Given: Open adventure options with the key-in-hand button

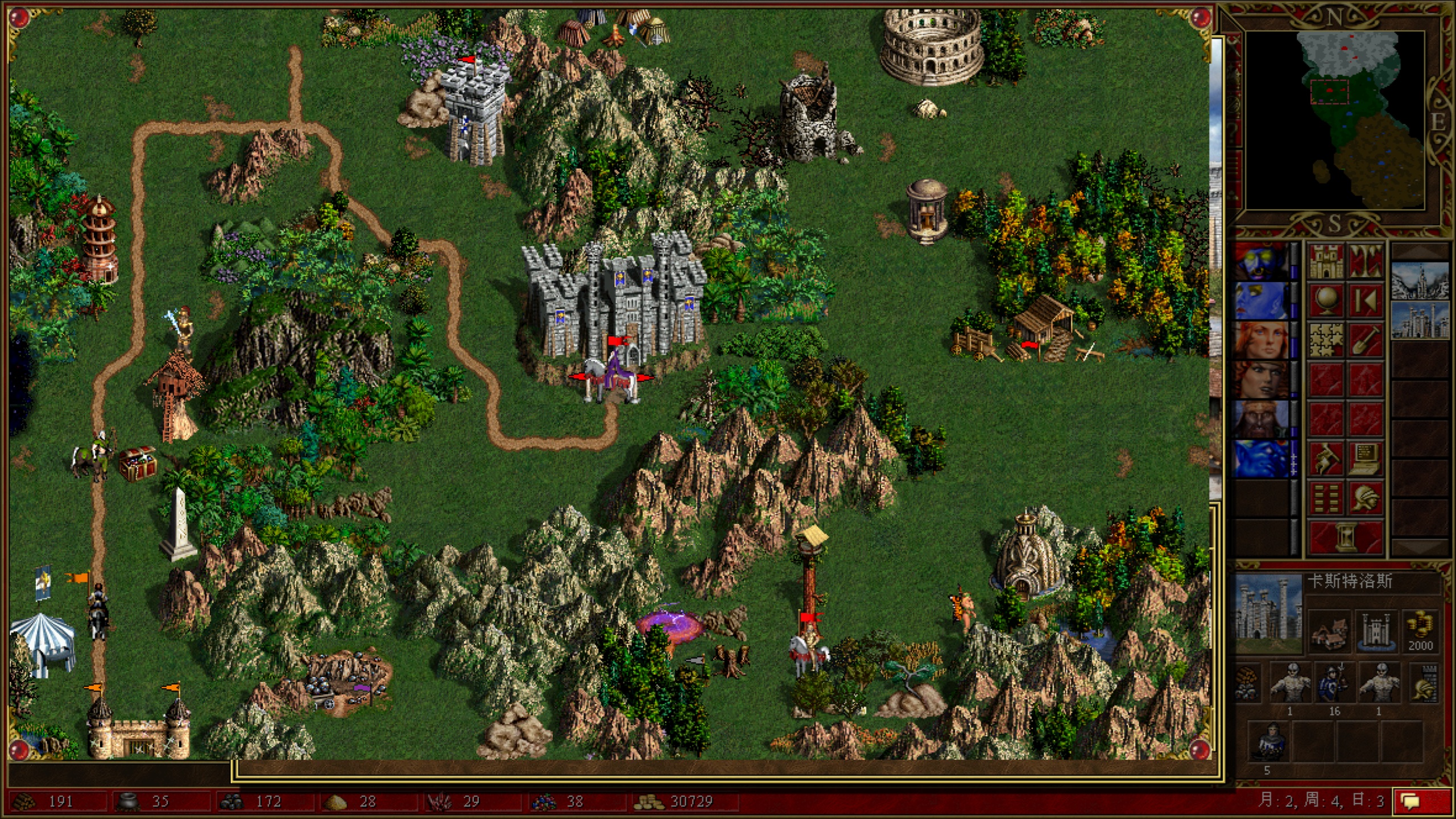Looking at the screenshot, I should pos(1326,458).
